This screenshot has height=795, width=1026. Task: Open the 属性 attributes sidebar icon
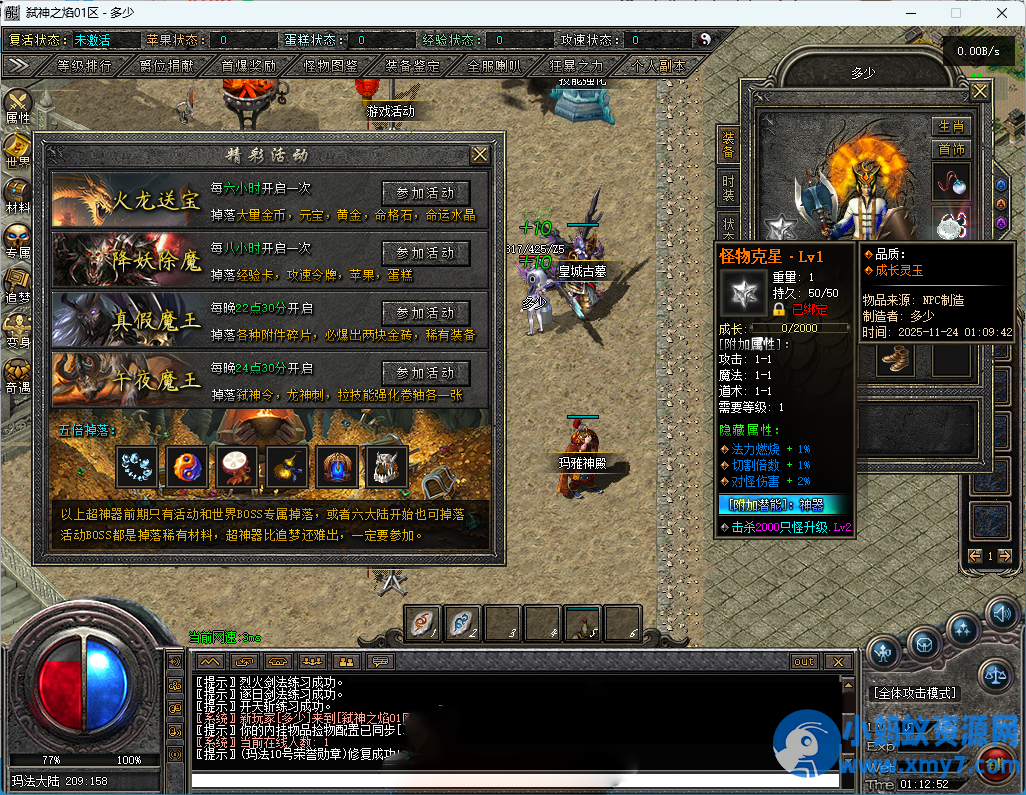click(x=18, y=105)
